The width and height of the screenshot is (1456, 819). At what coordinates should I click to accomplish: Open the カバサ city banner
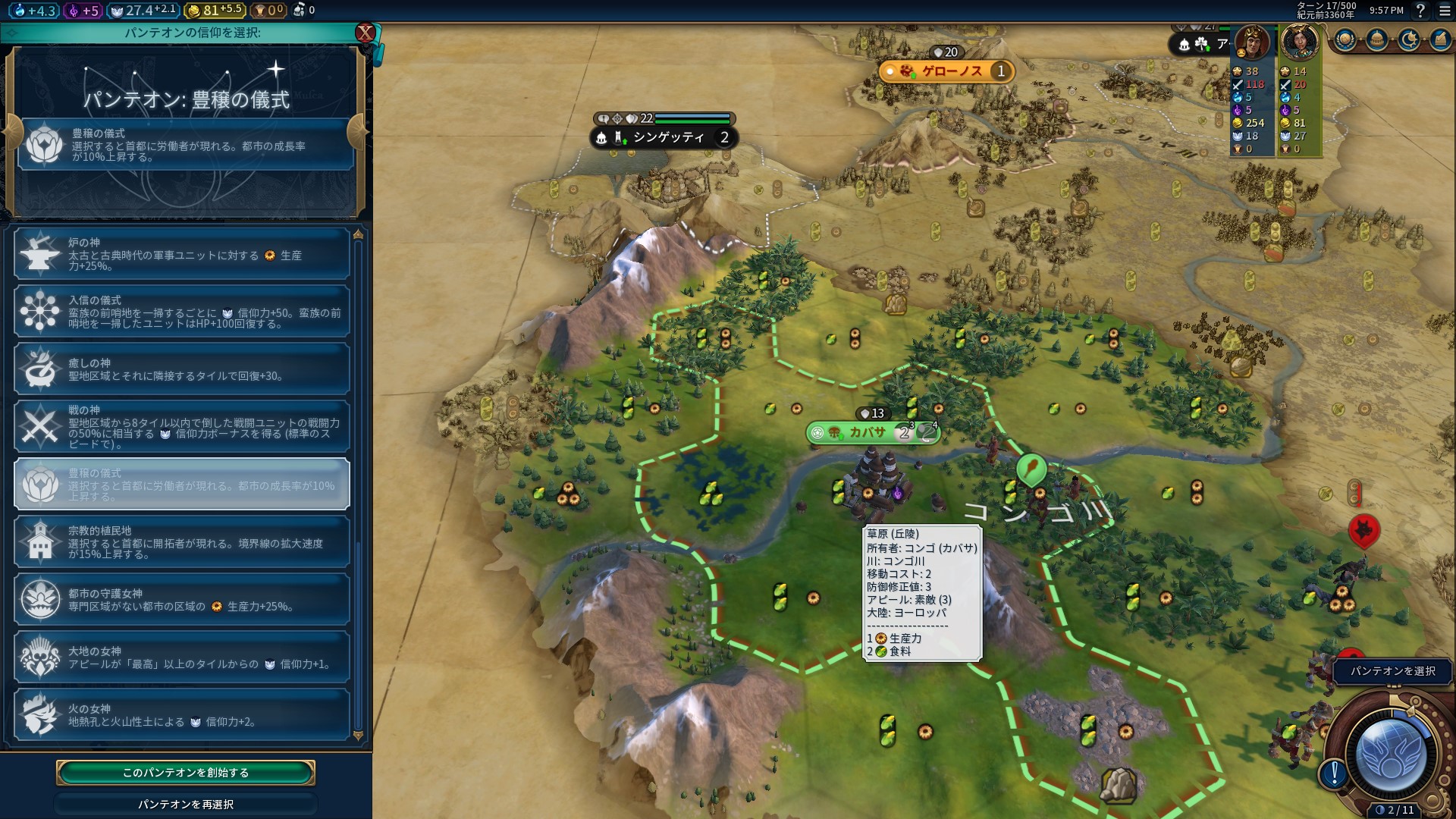[867, 432]
